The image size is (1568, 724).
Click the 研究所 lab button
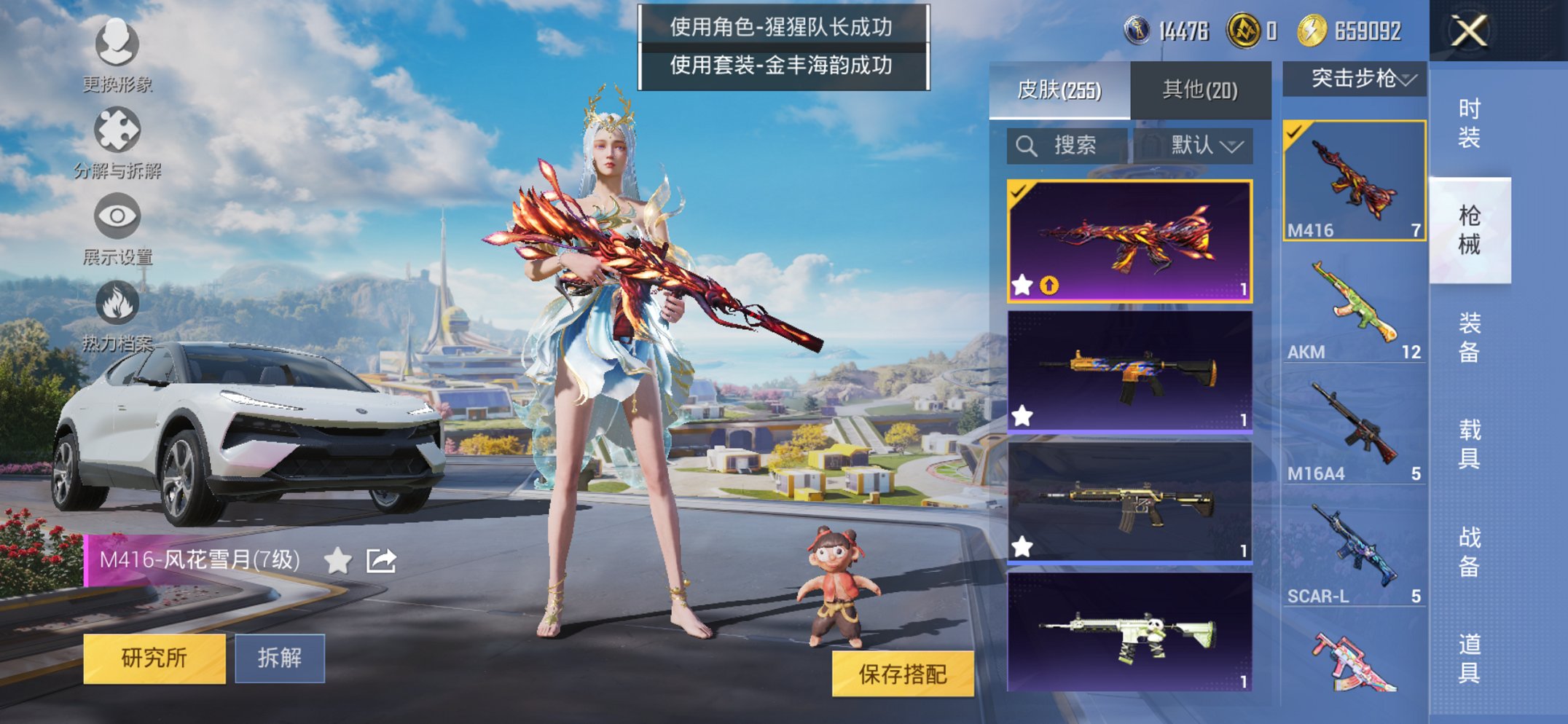153,658
